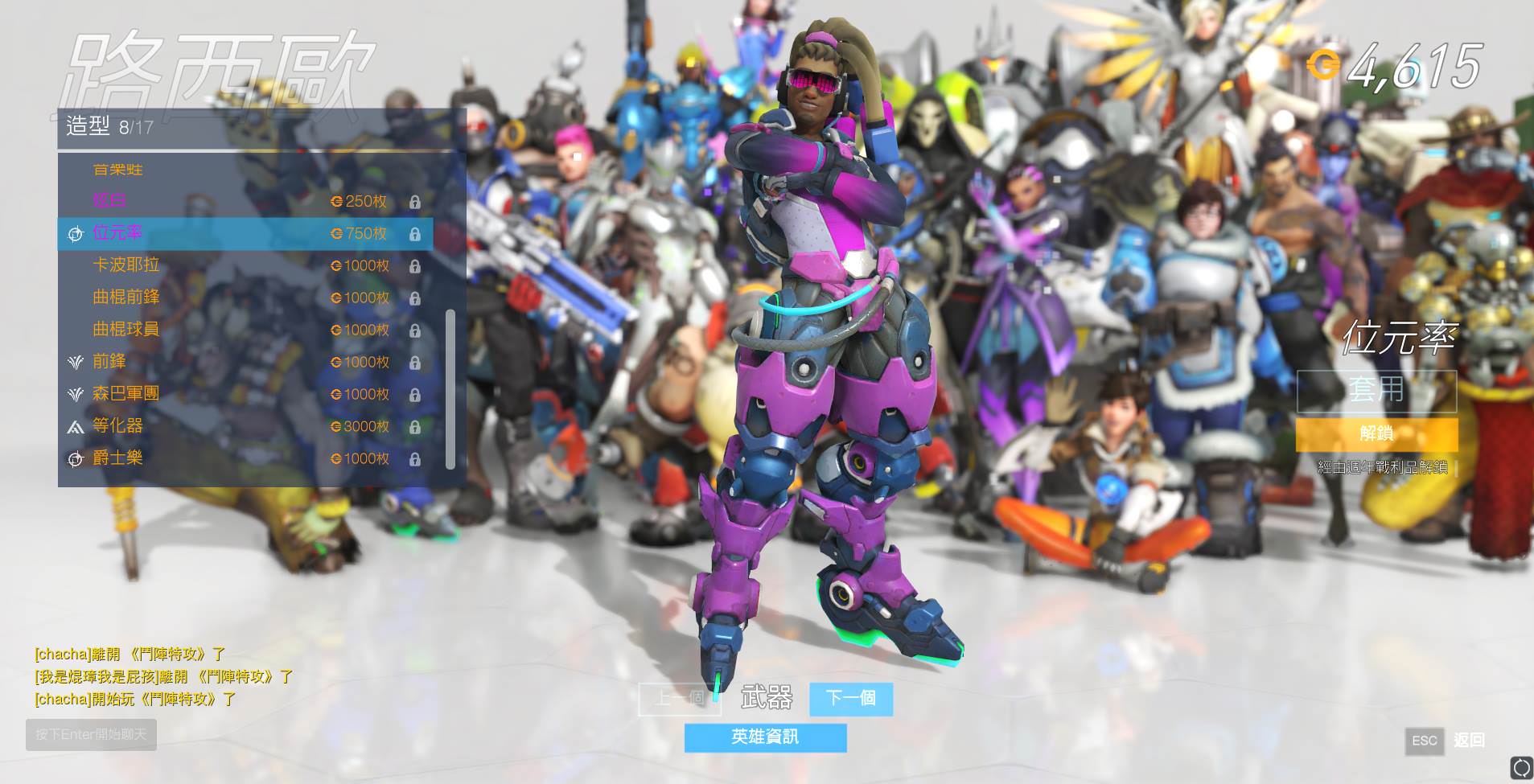Click the crosshair icon beside 位元率 skin
This screenshot has width=1534, height=784.
tap(76, 234)
